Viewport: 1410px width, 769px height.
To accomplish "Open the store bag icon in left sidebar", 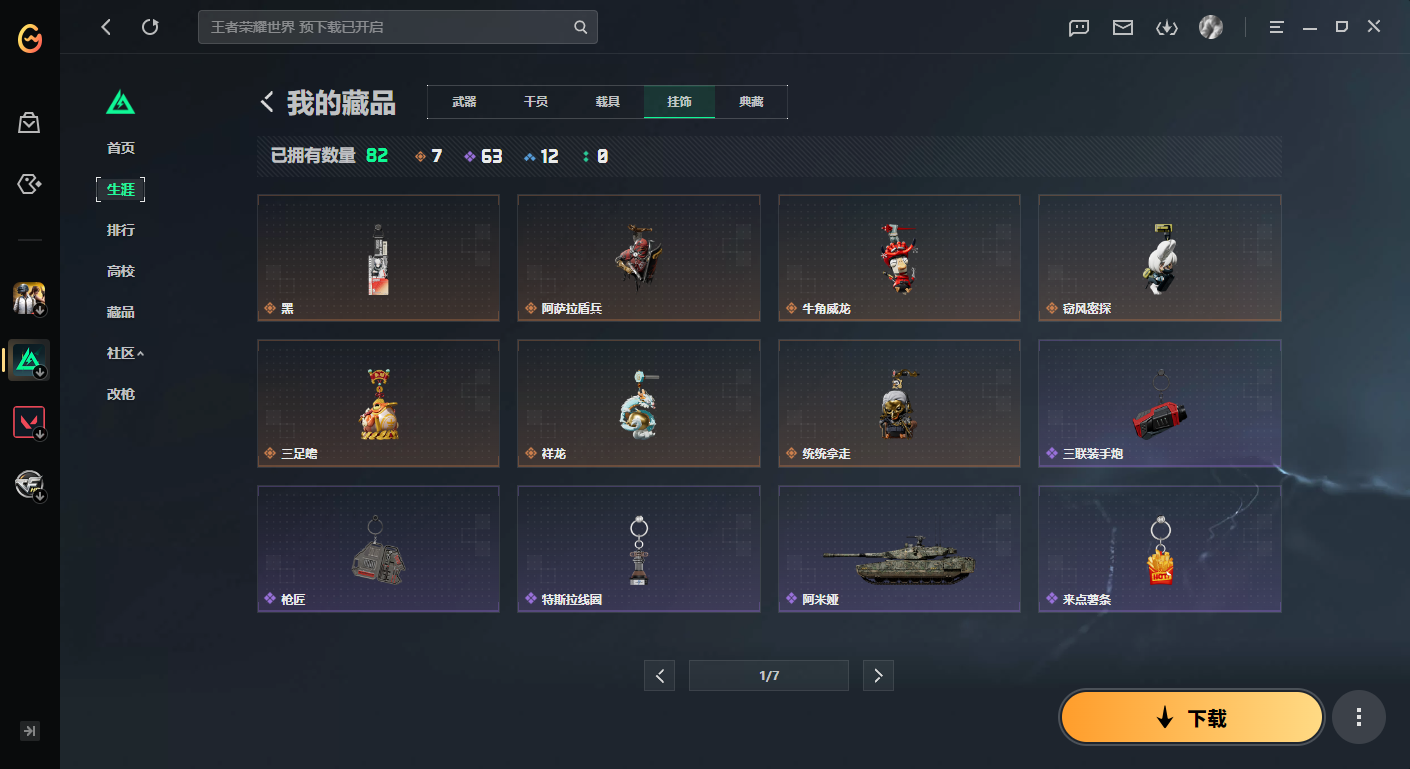I will 28,122.
